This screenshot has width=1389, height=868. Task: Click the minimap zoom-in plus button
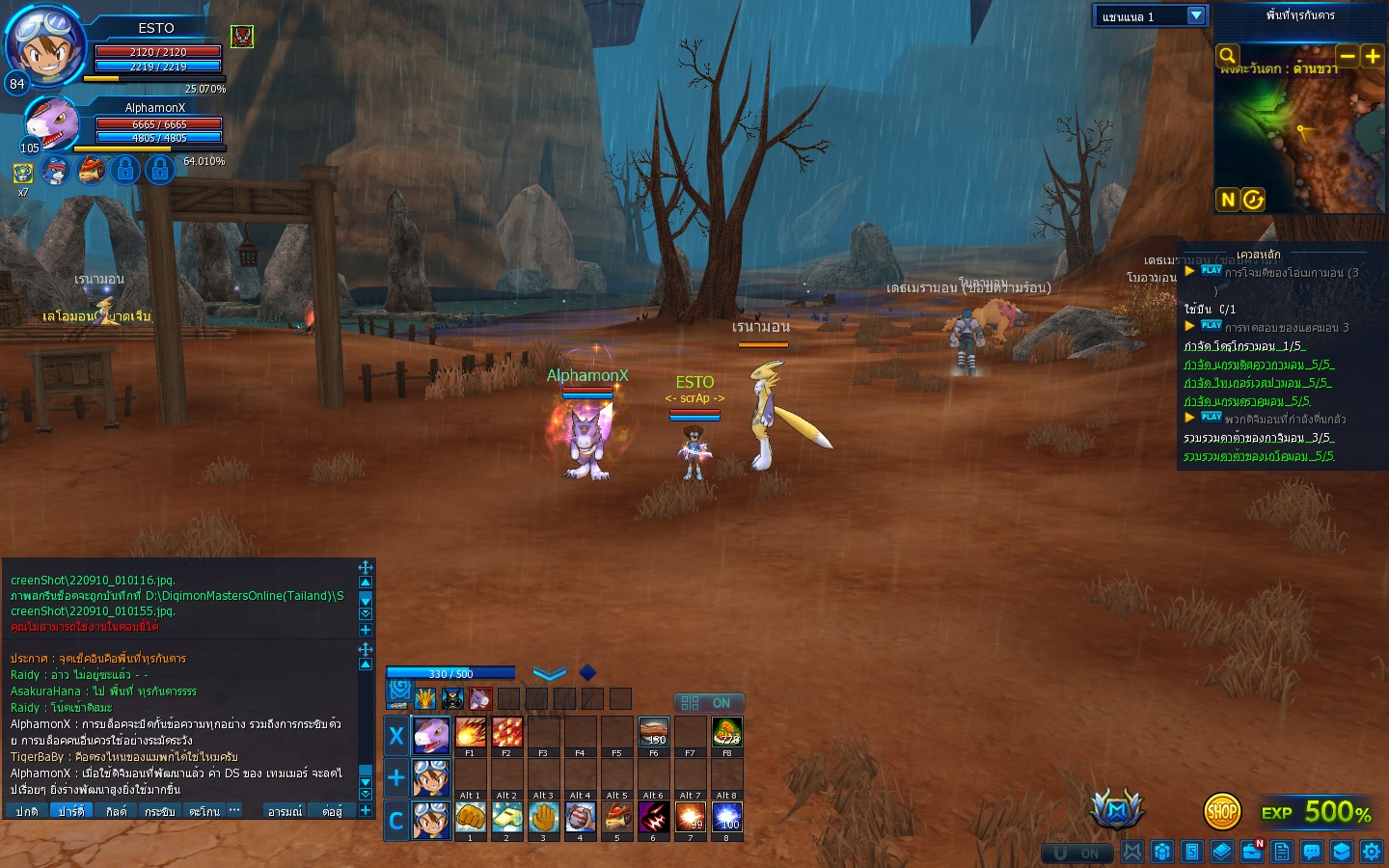click(1372, 56)
